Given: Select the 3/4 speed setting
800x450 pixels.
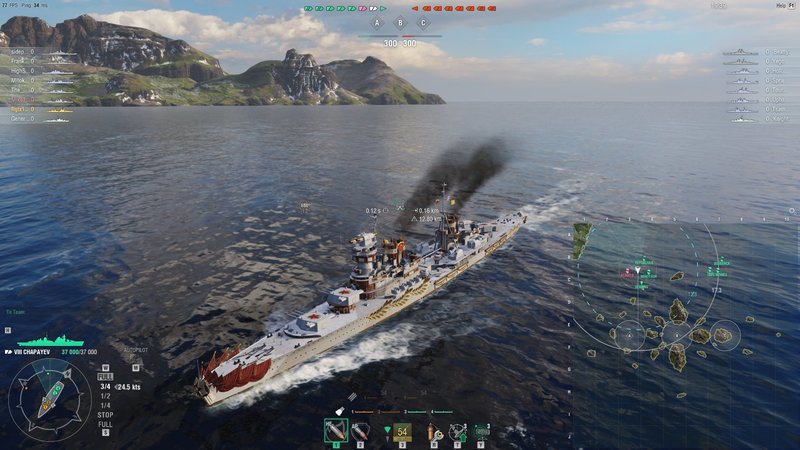Looking at the screenshot, I should coord(104,386).
